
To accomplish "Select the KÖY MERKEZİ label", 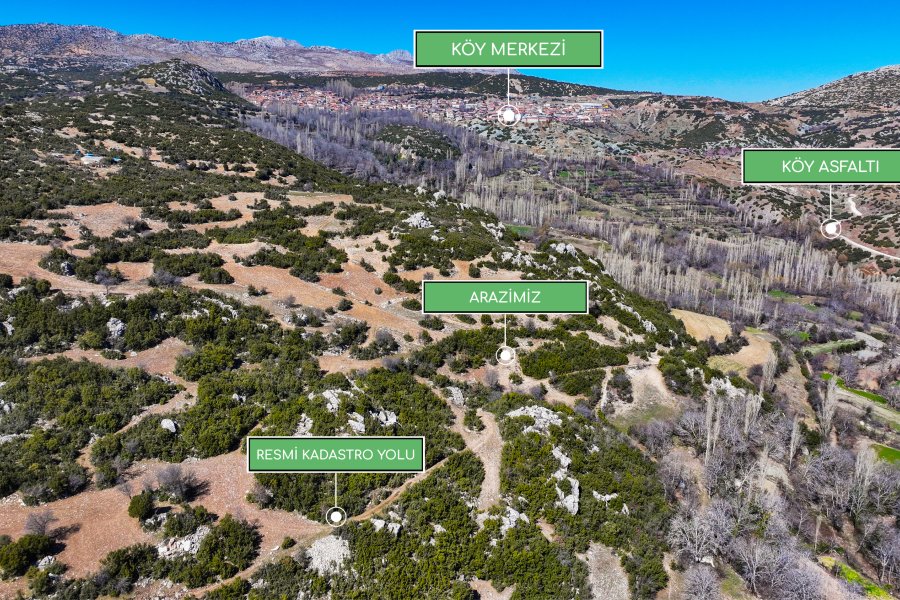I will point(508,49).
